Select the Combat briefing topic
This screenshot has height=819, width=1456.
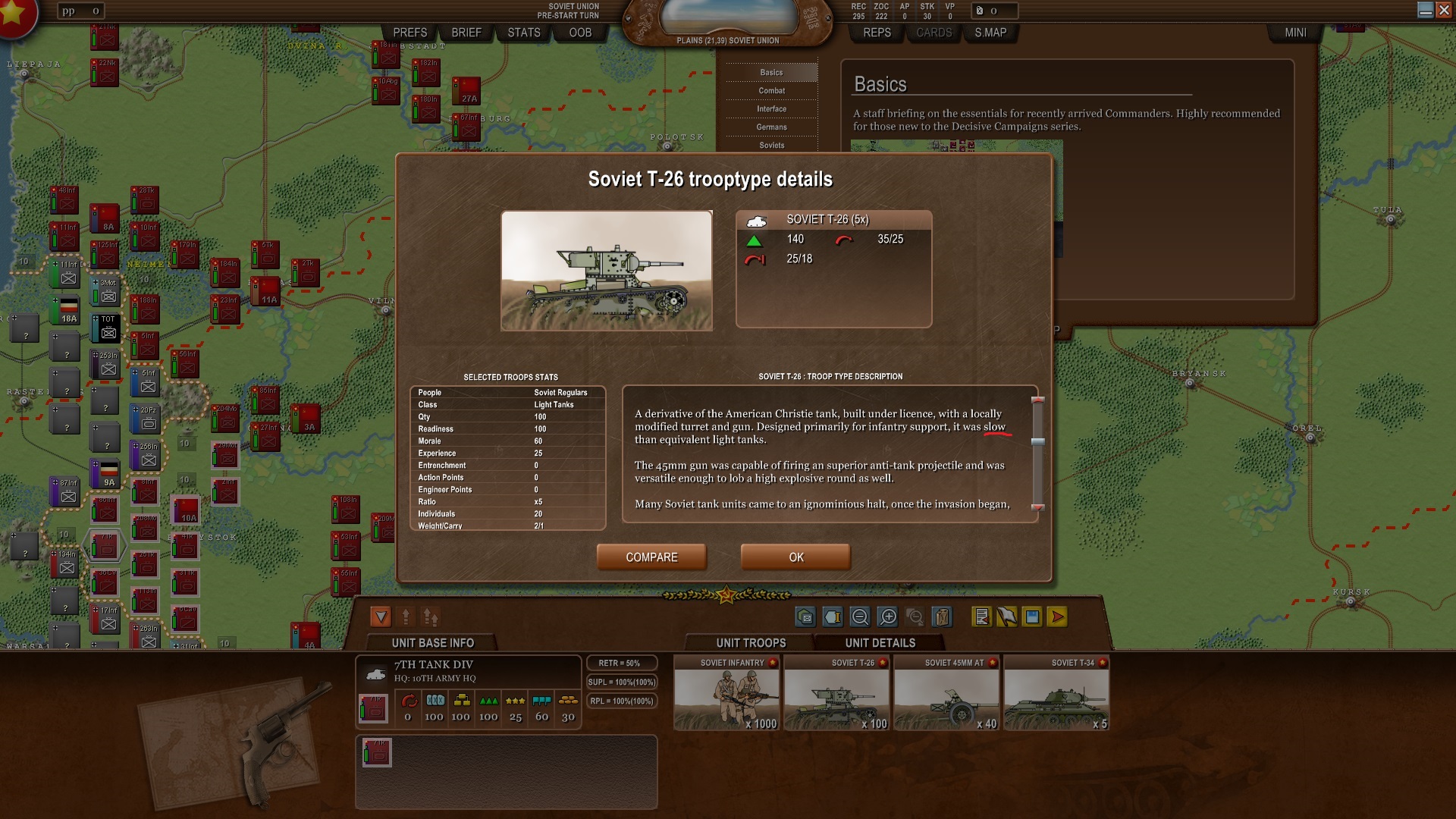tap(771, 91)
